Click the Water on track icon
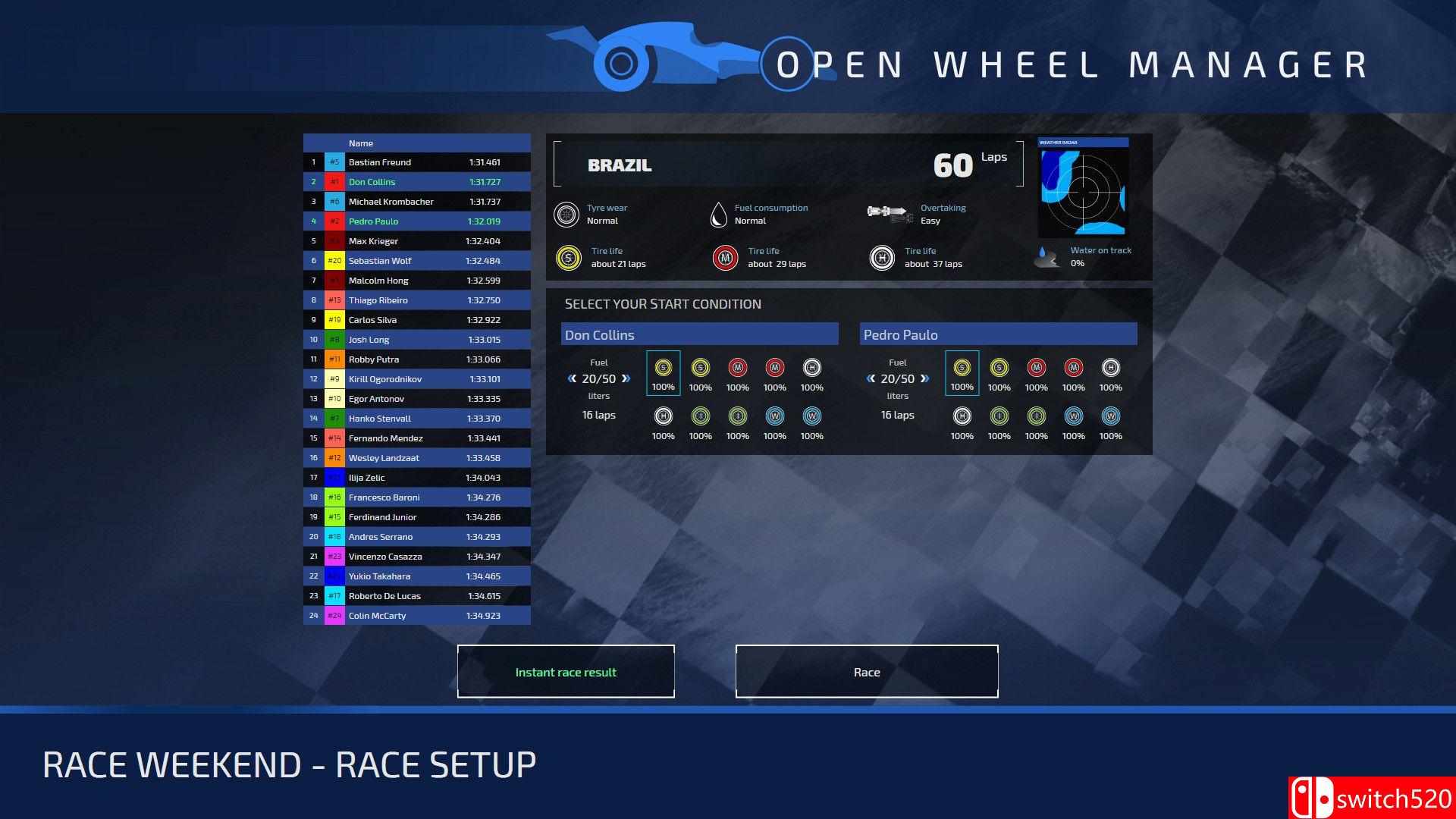This screenshot has width=1456, height=819. [1047, 257]
